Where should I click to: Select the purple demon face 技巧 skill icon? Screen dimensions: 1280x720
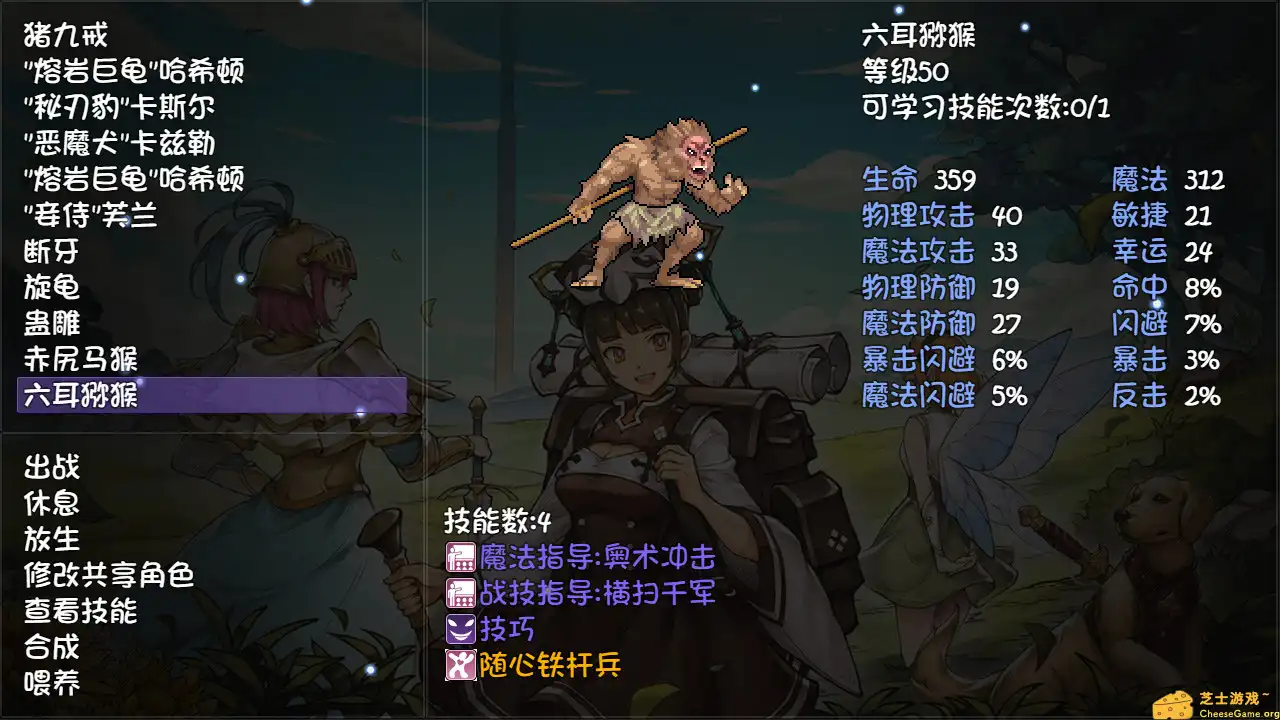point(459,629)
